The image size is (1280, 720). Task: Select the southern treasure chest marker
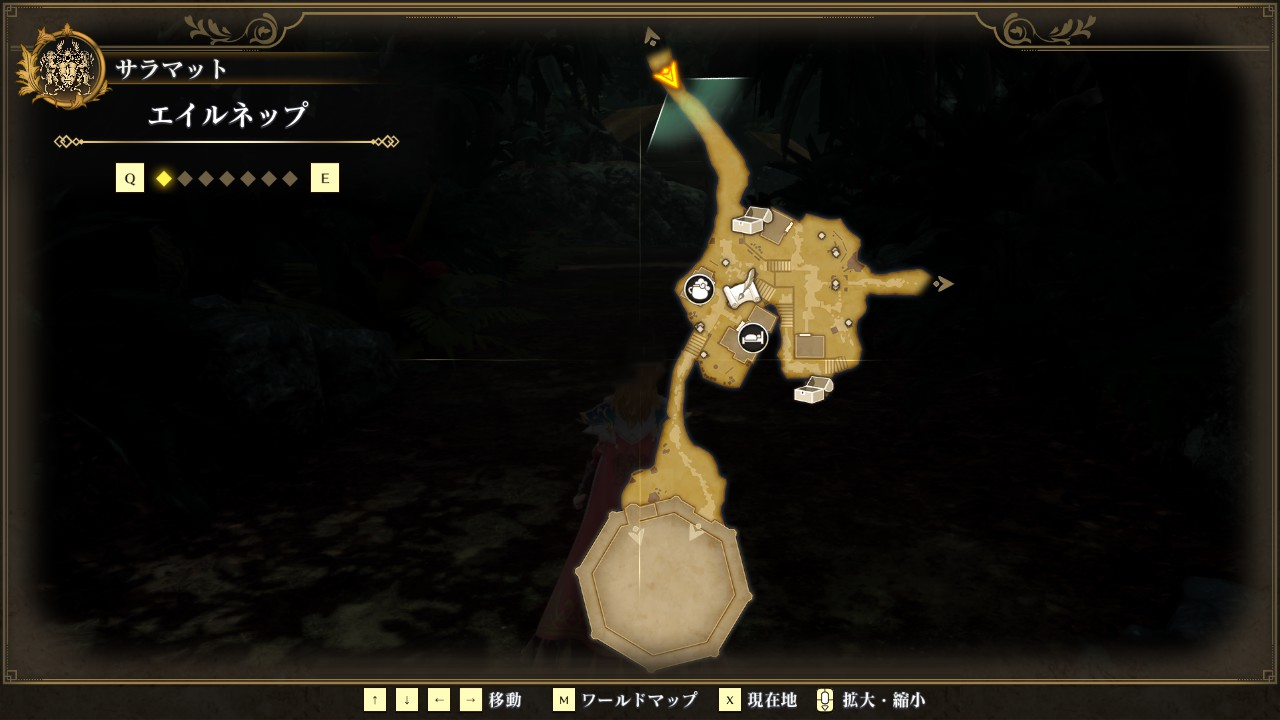point(813,390)
